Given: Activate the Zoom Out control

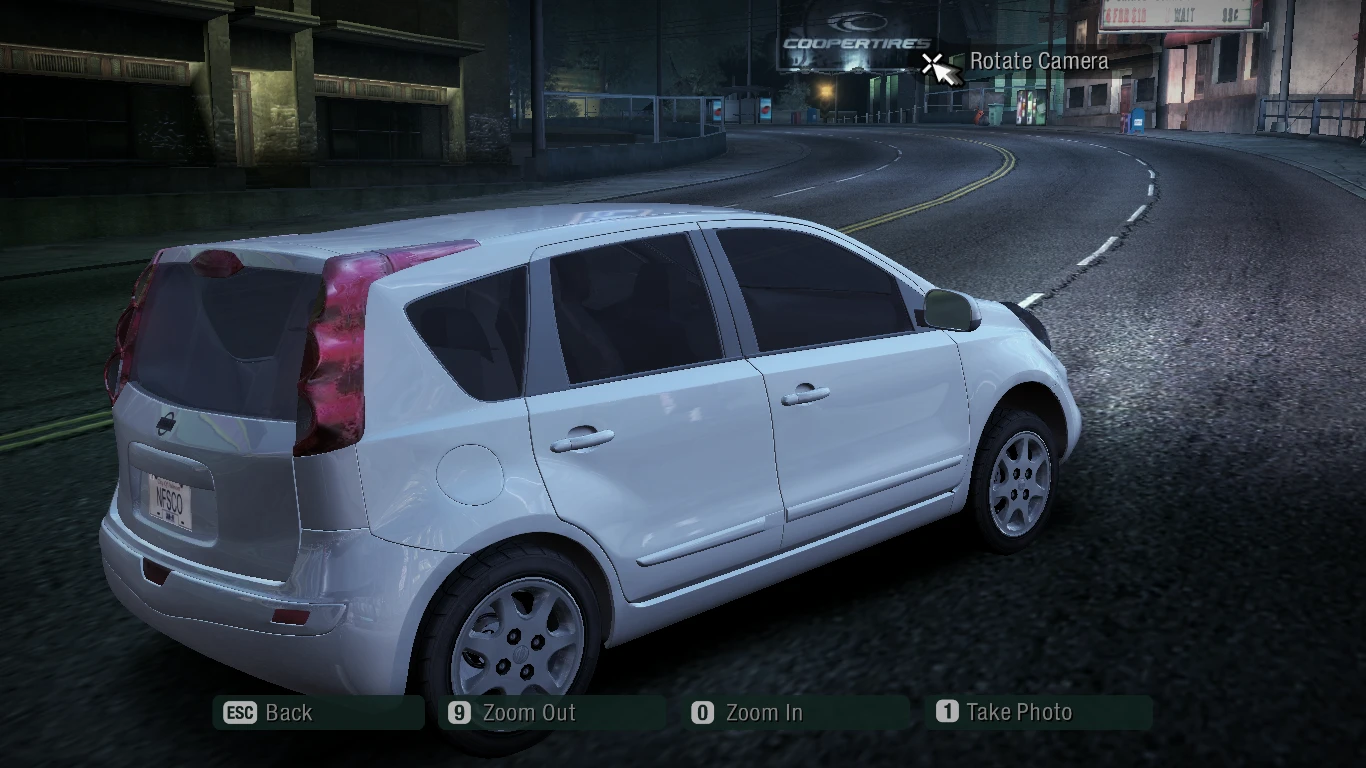Looking at the screenshot, I should pos(528,713).
